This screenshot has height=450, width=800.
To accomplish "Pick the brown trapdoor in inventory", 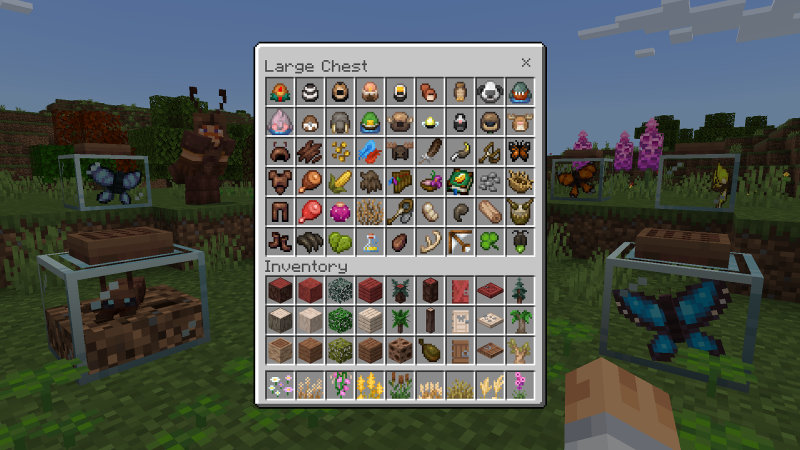I will tap(490, 351).
